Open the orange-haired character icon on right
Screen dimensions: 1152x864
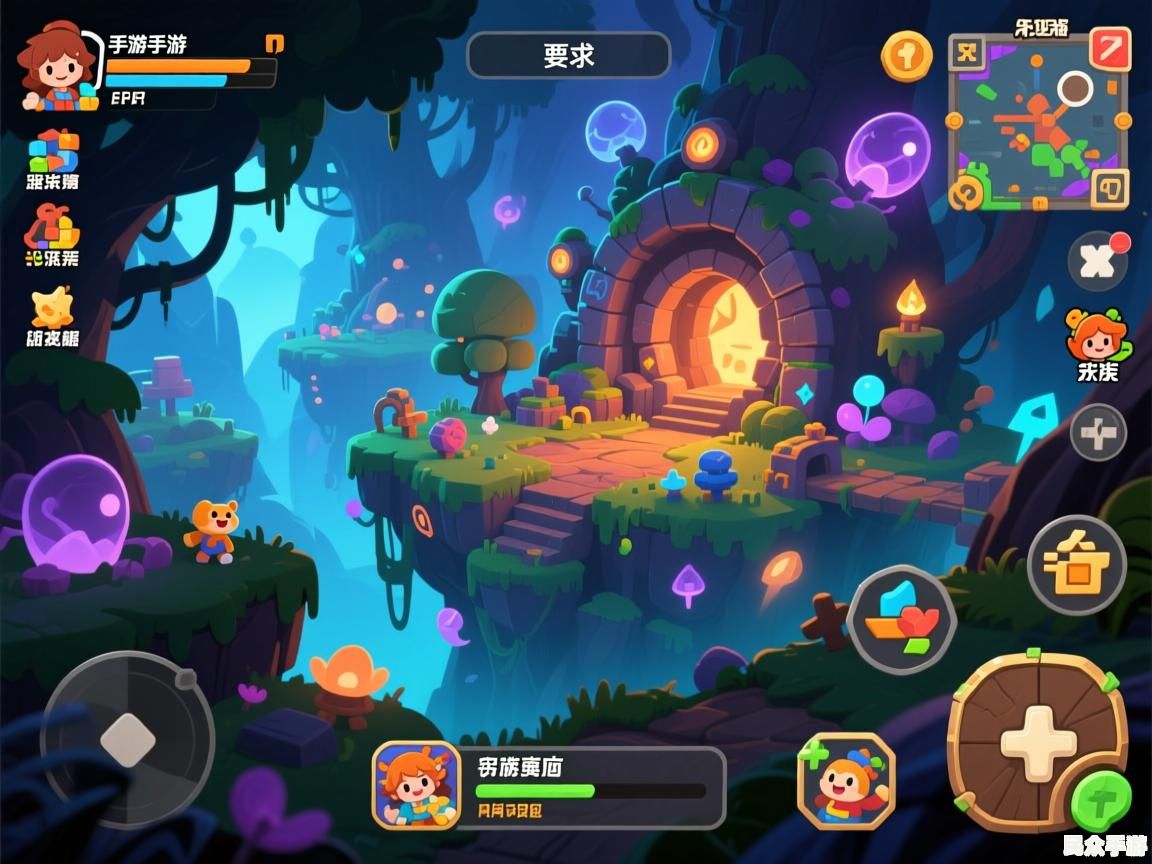(x=1097, y=338)
